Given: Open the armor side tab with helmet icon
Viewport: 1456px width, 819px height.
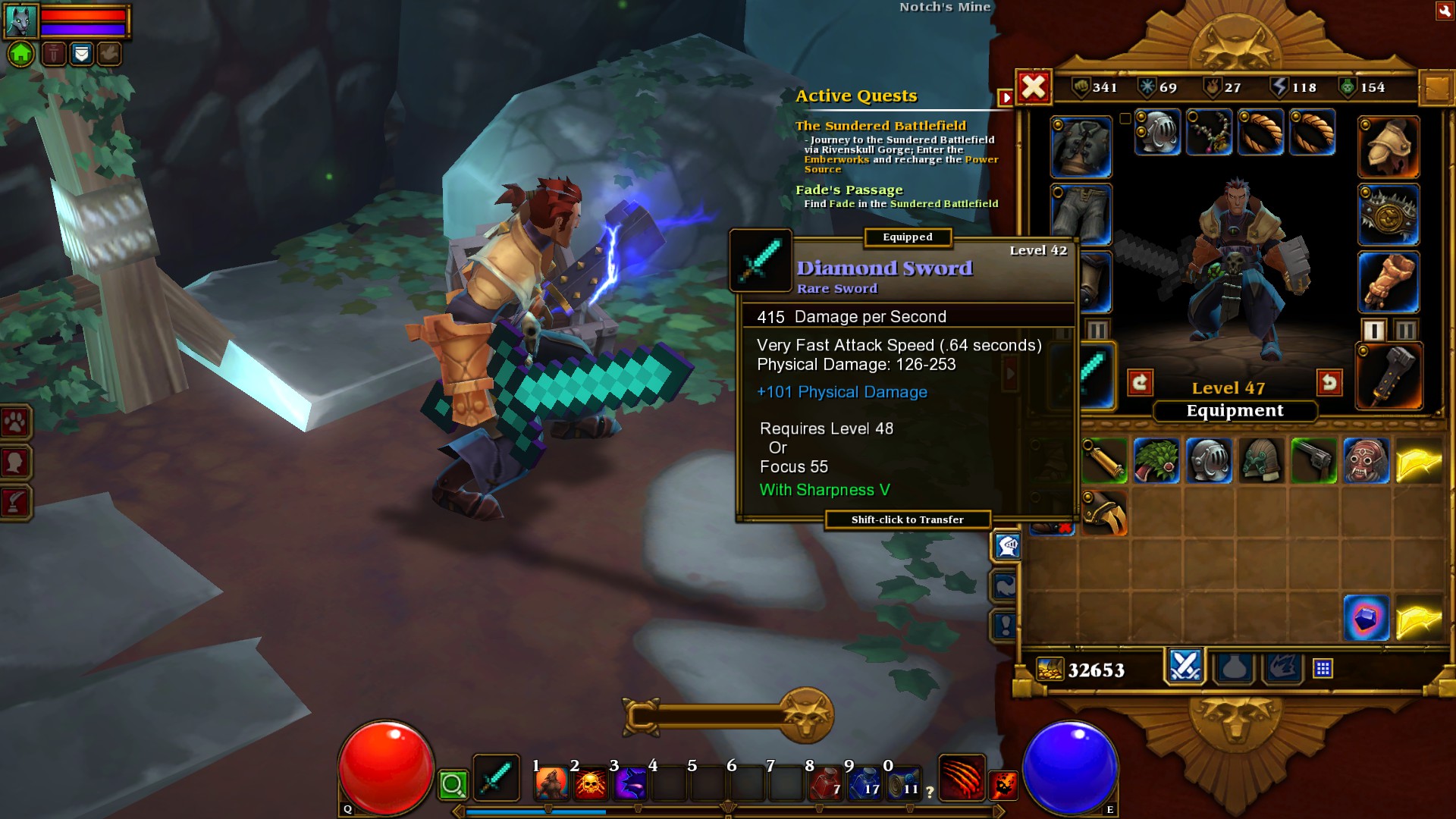Looking at the screenshot, I should [x=1006, y=544].
